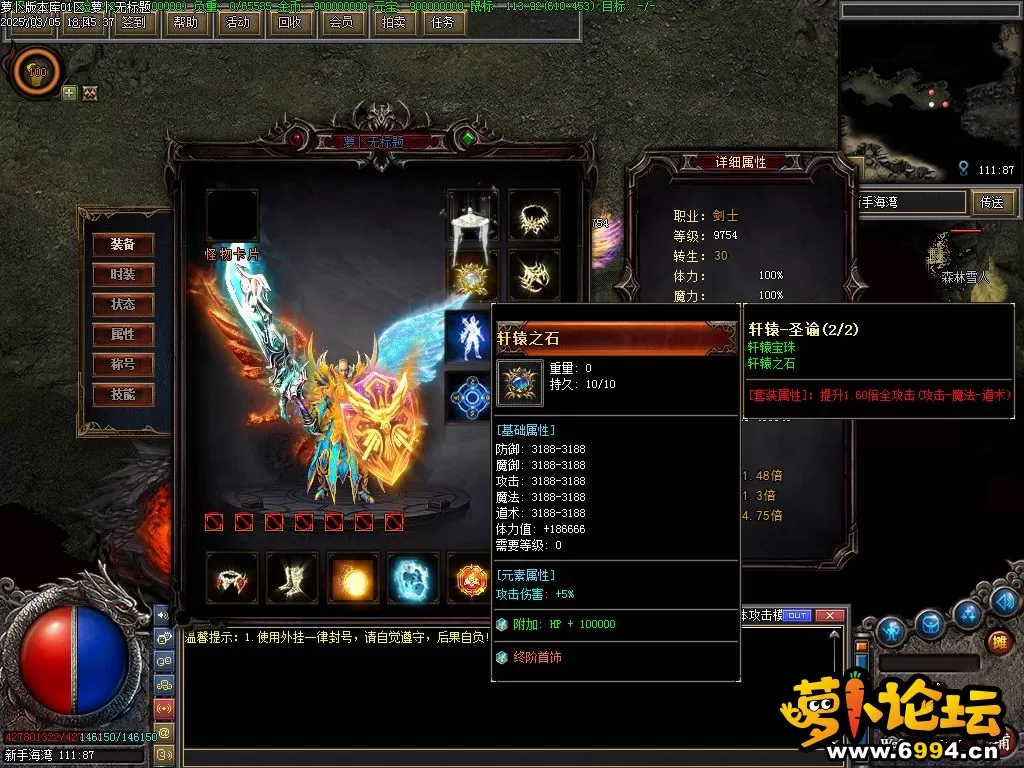1024x768 pixels.
Task: Open the 活动 events menu
Action: pos(238,21)
